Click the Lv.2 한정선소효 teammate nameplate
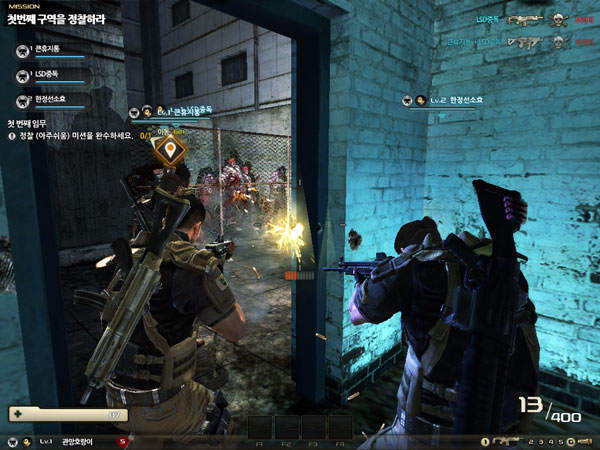This screenshot has width=600, height=450. click(x=450, y=100)
